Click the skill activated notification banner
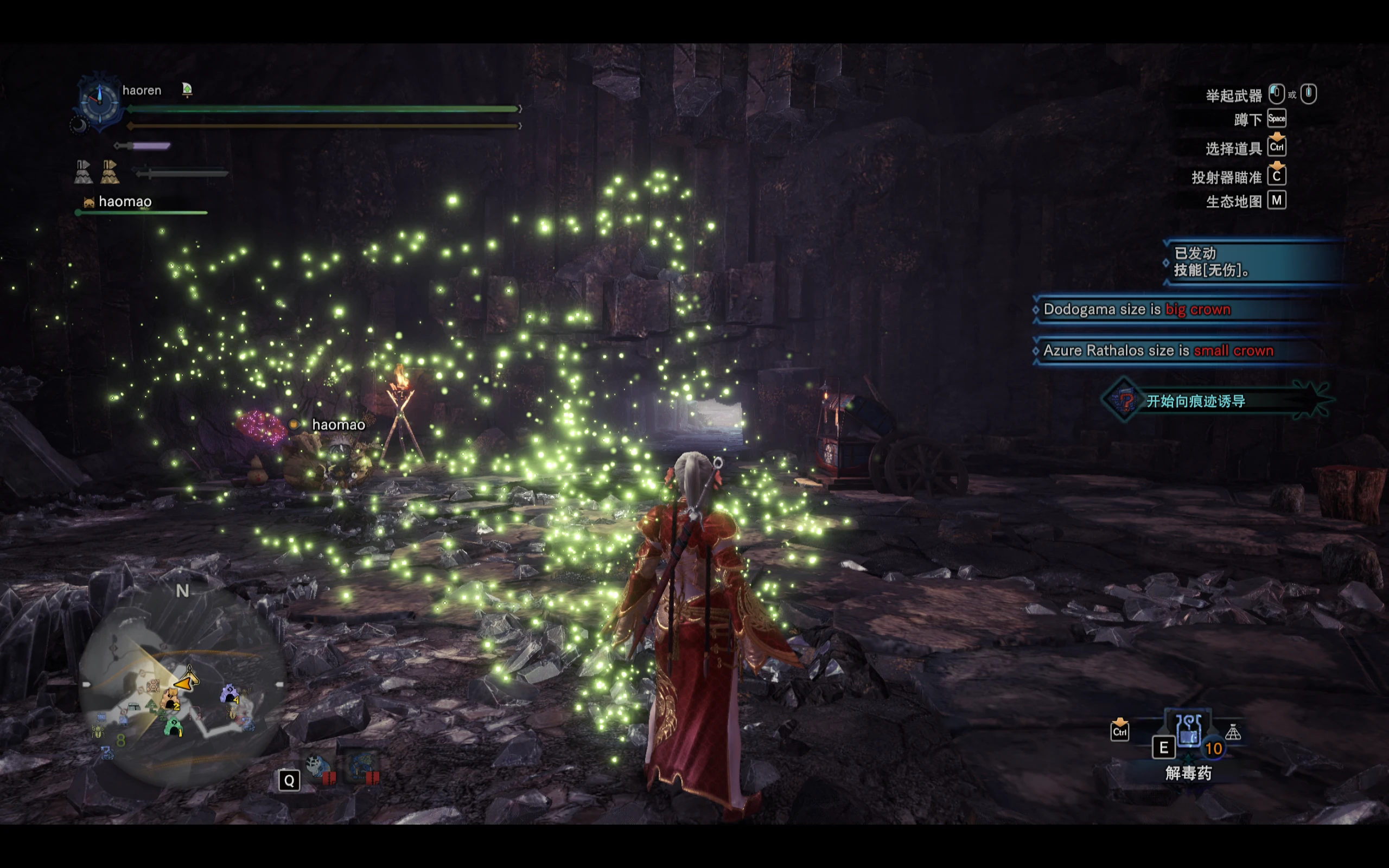 click(1251, 262)
